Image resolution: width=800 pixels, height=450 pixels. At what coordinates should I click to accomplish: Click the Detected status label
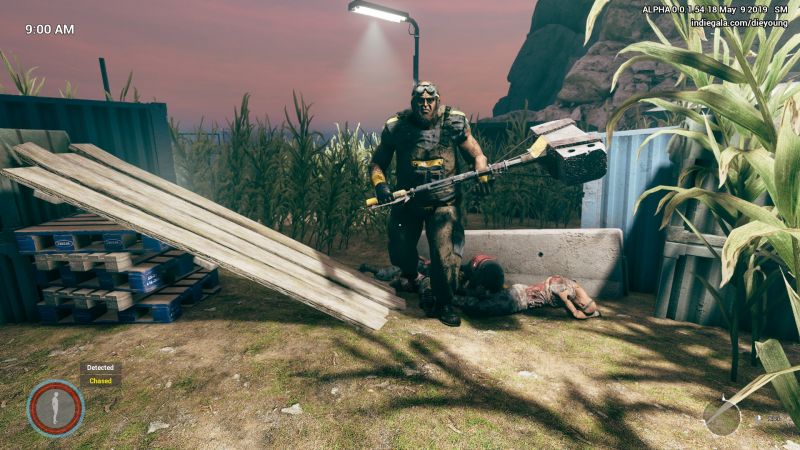[100, 368]
